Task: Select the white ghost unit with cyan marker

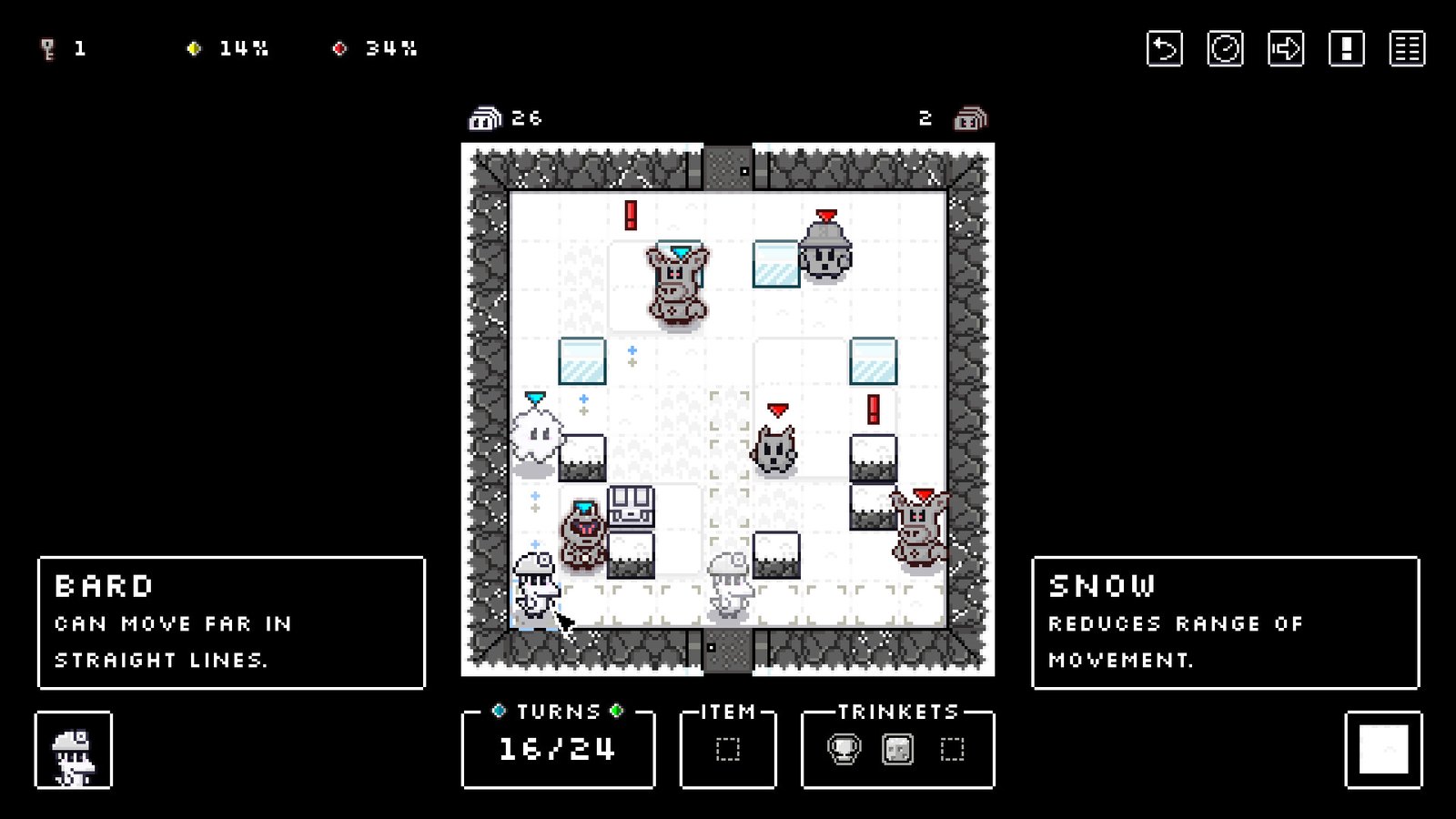Action: (x=535, y=440)
